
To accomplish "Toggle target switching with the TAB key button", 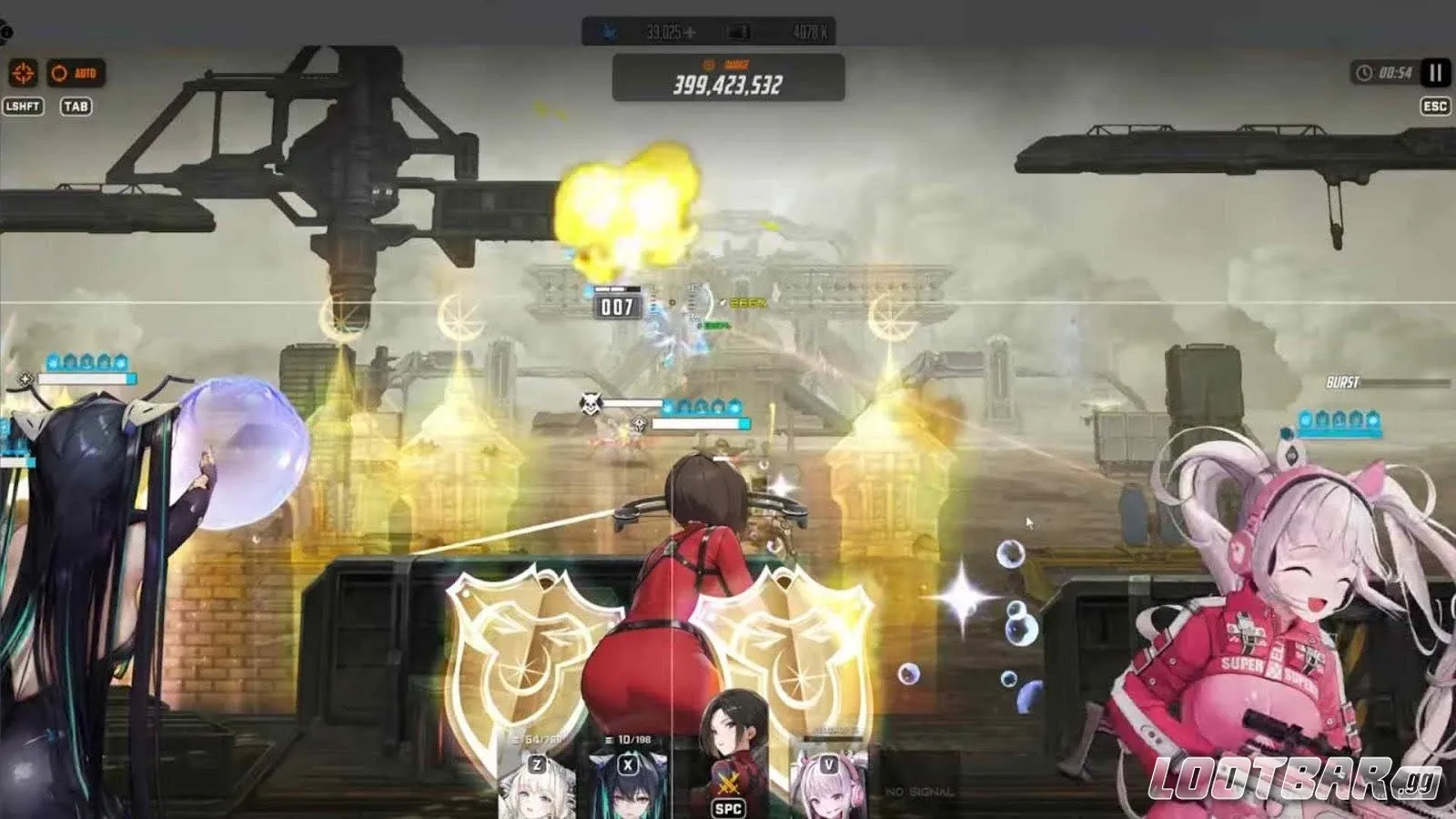I will [x=77, y=106].
